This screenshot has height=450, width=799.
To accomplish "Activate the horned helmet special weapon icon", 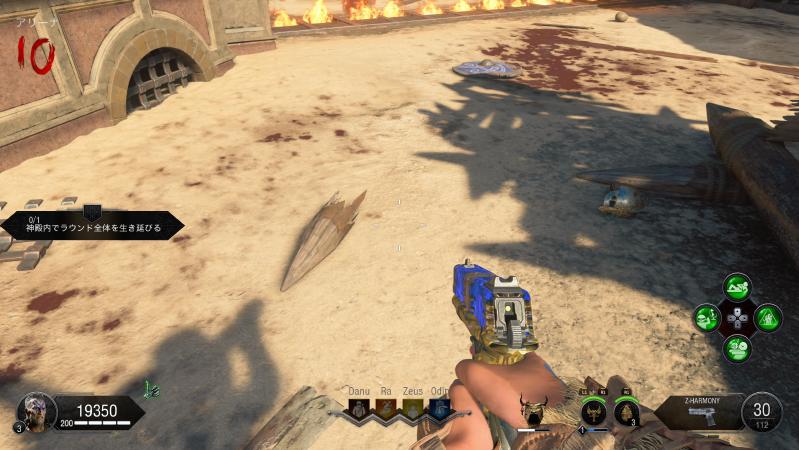I will 532,410.
